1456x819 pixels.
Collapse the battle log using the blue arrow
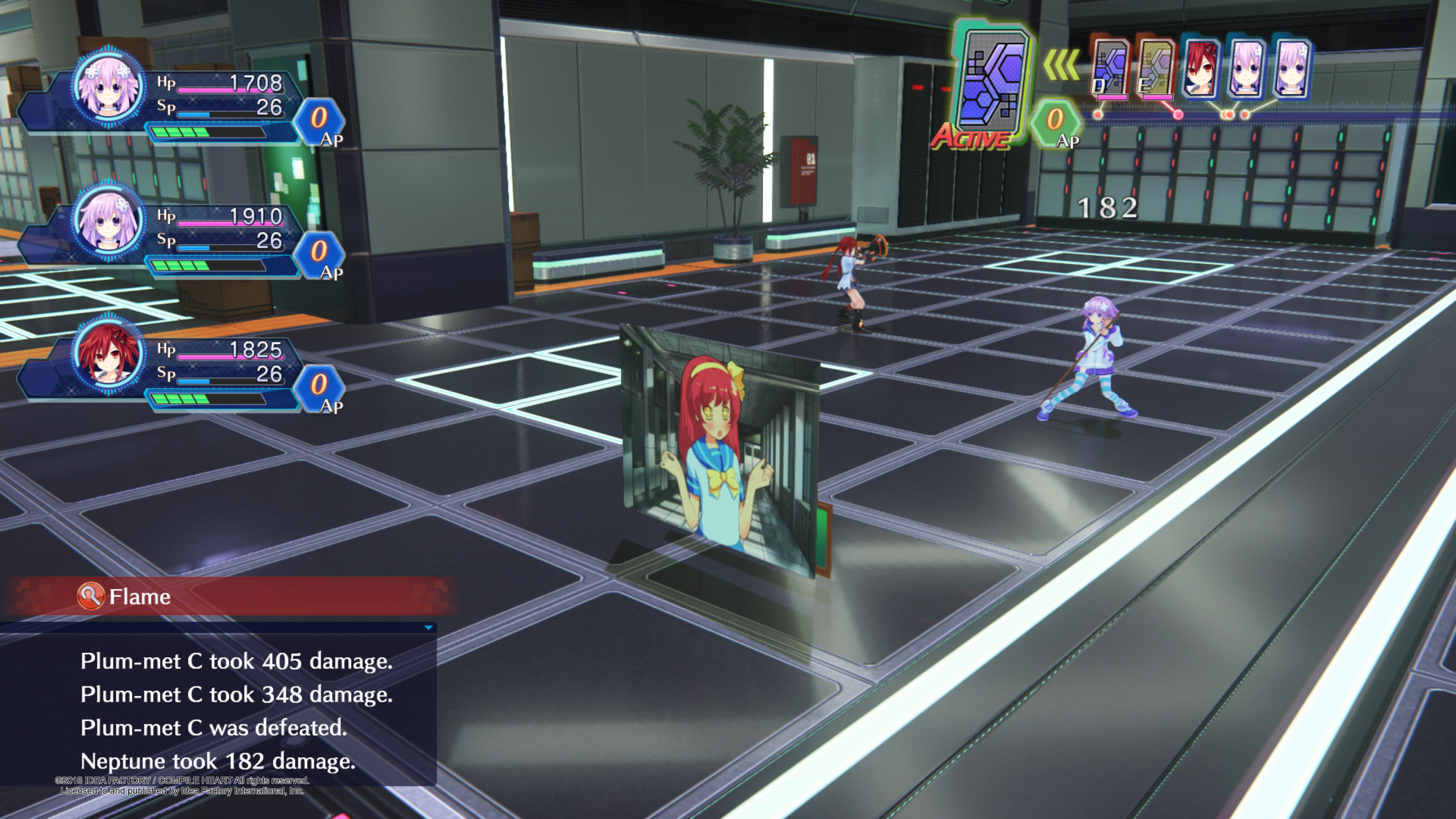tap(428, 628)
